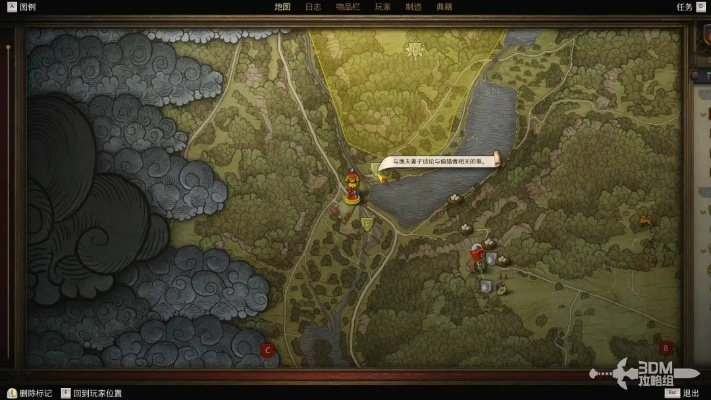
Task: Open the 典籍 codex tab
Action: pyautogui.click(x=444, y=6)
